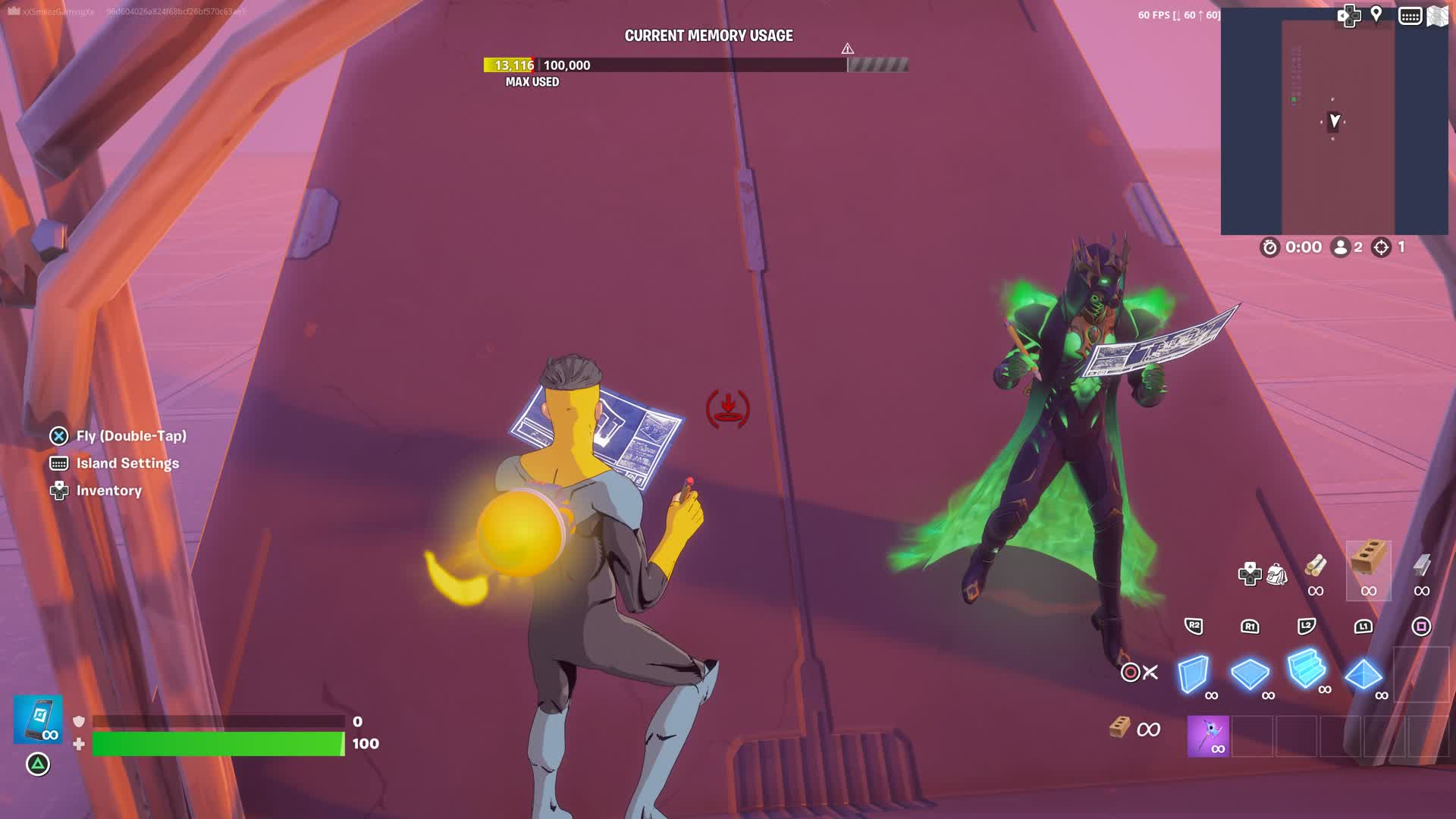Select the wall building piece

(x=1193, y=673)
